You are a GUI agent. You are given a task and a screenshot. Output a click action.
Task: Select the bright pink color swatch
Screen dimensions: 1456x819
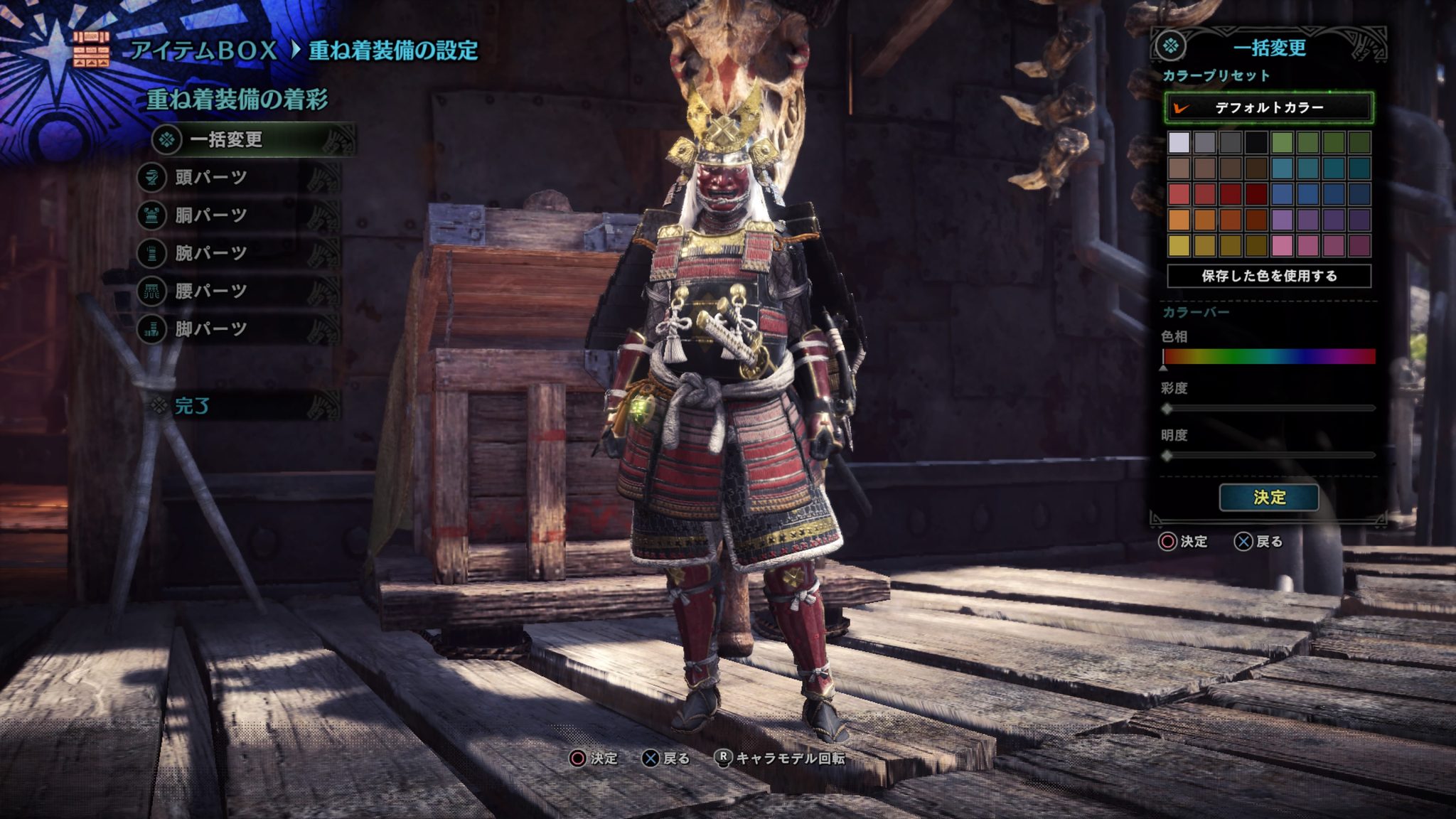coord(1282,245)
